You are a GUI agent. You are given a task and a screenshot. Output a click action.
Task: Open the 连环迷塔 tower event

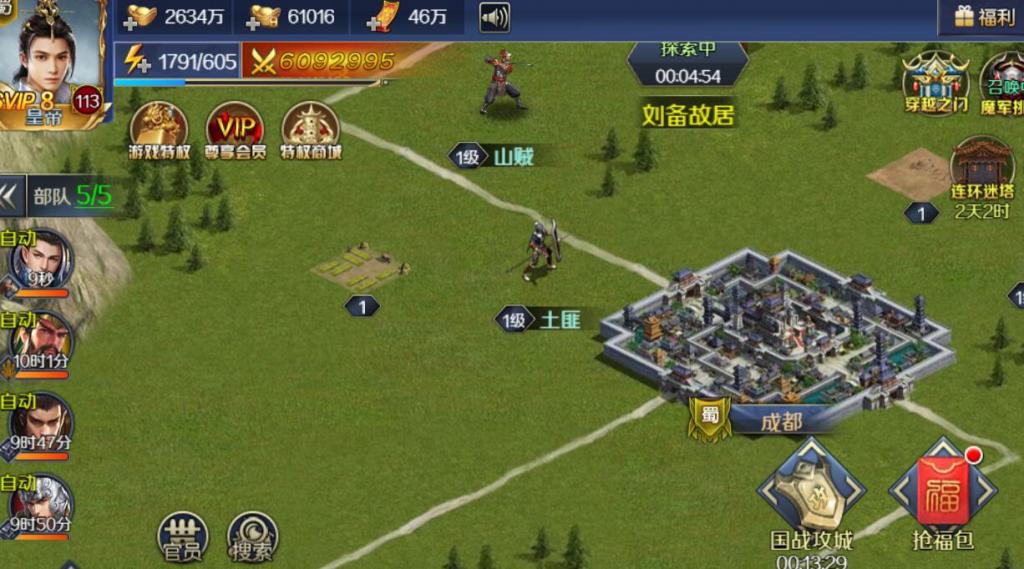tap(981, 170)
